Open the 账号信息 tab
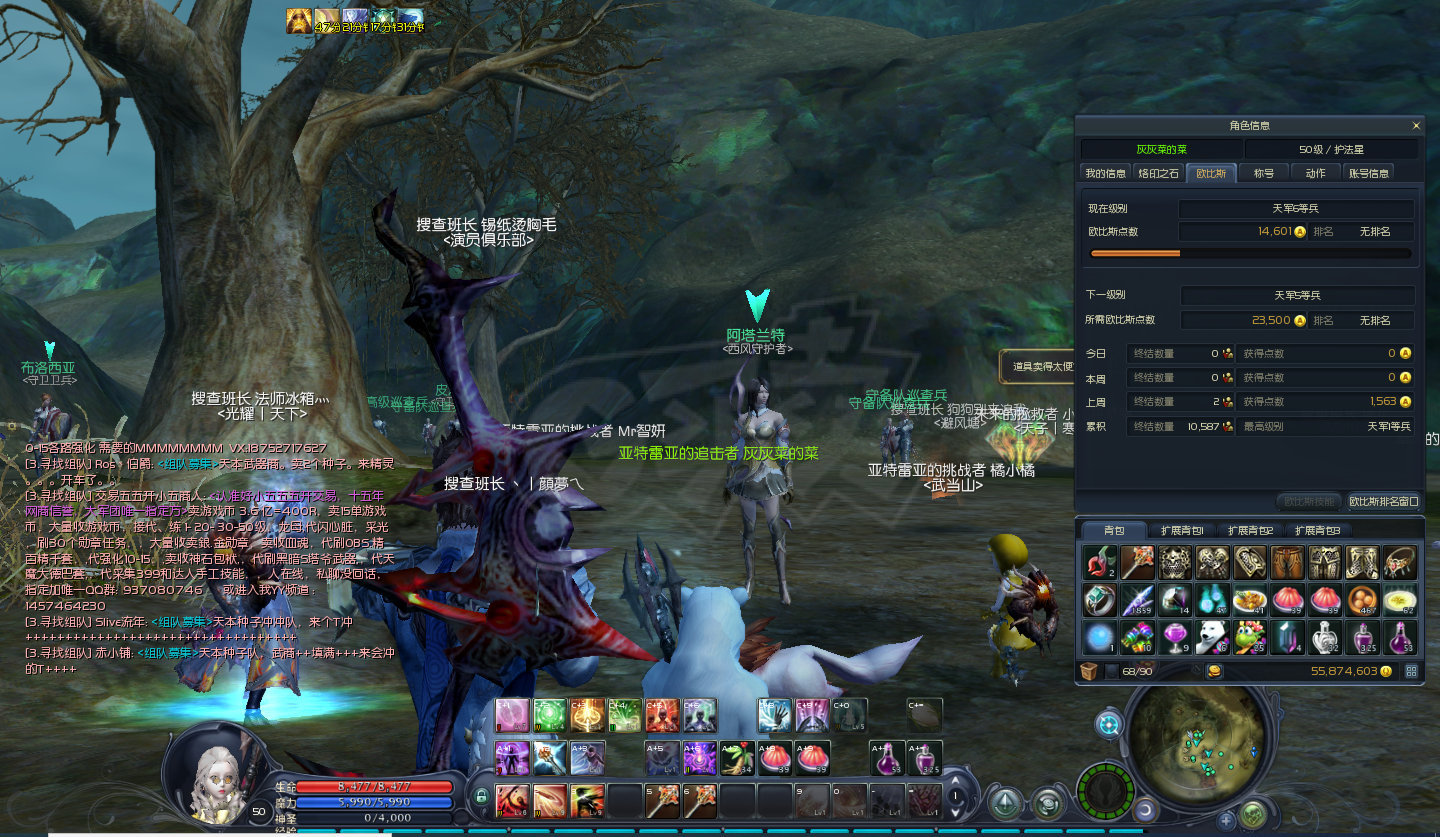1440x837 pixels. pos(1368,173)
